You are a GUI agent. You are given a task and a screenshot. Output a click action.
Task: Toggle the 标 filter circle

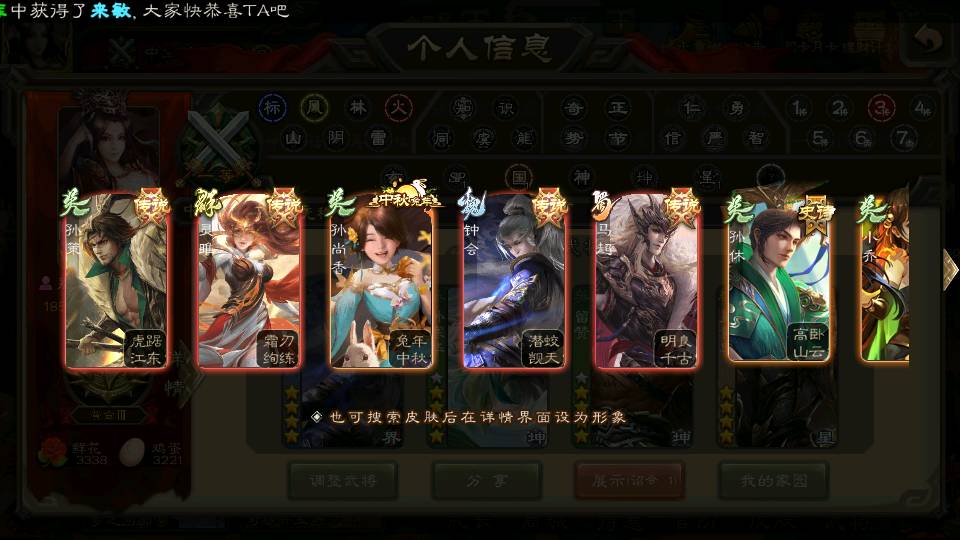click(273, 108)
